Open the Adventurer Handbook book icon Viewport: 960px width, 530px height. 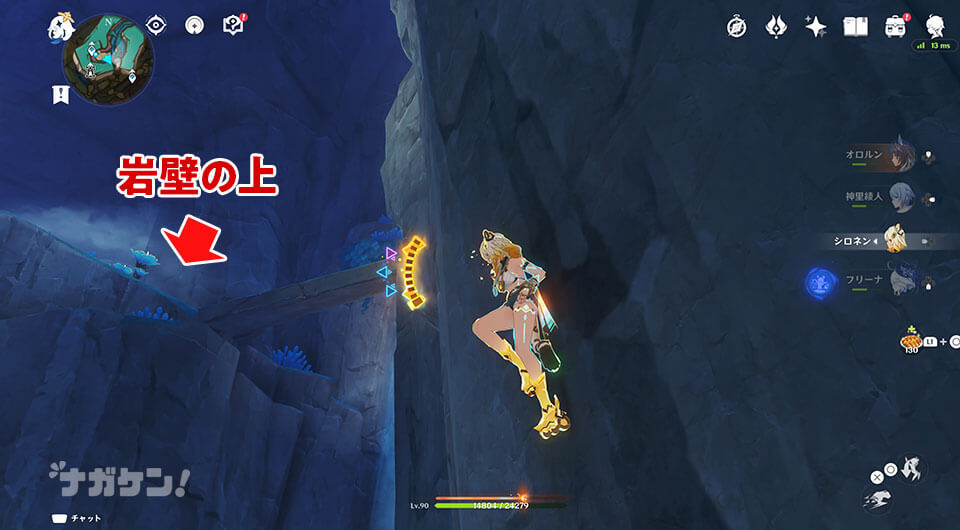855,26
